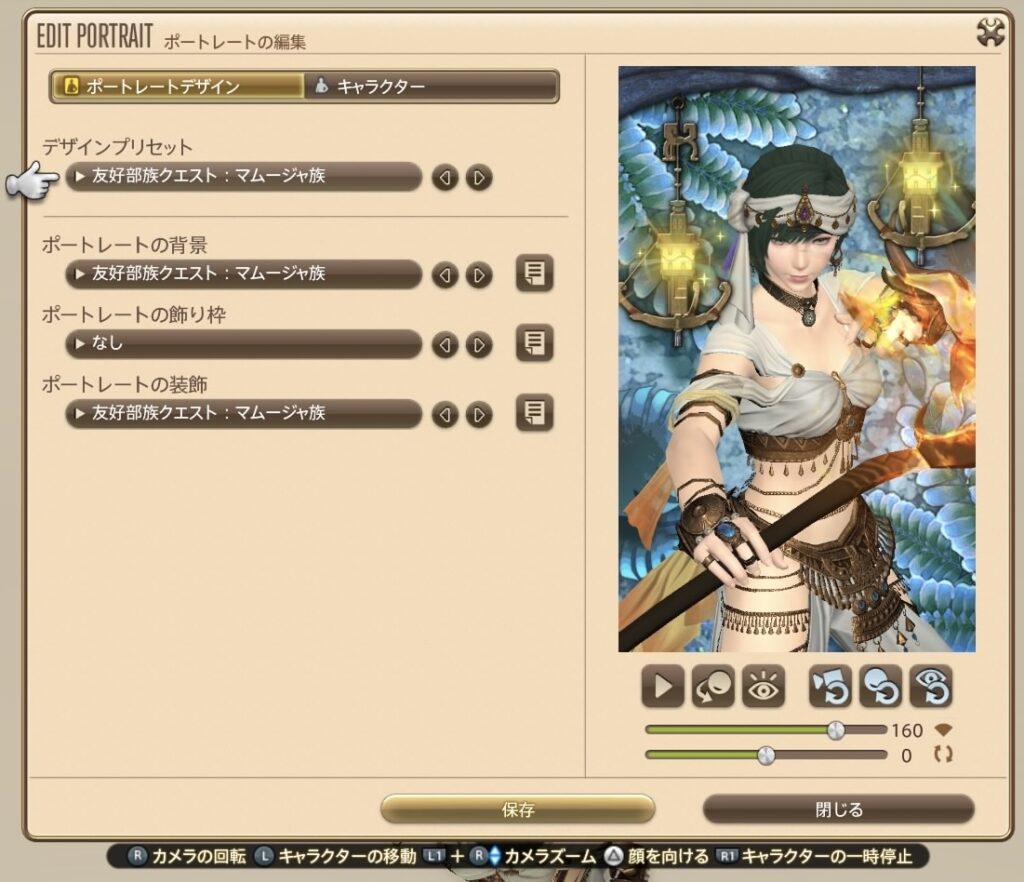Switch to the キャラクター tab
Viewport: 1024px width, 882px height.
(430, 86)
